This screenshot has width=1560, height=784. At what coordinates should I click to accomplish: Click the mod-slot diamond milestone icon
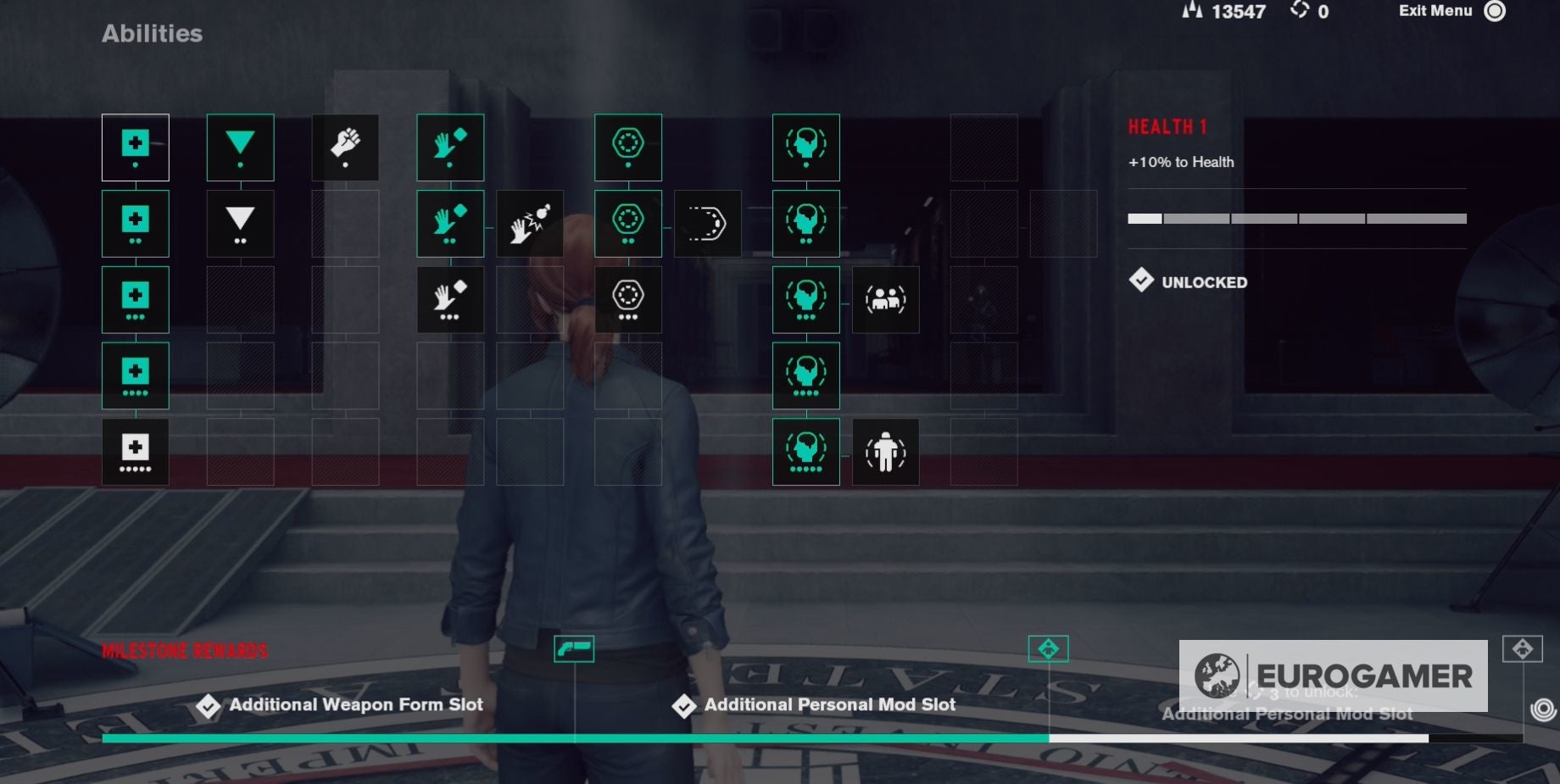(1050, 648)
